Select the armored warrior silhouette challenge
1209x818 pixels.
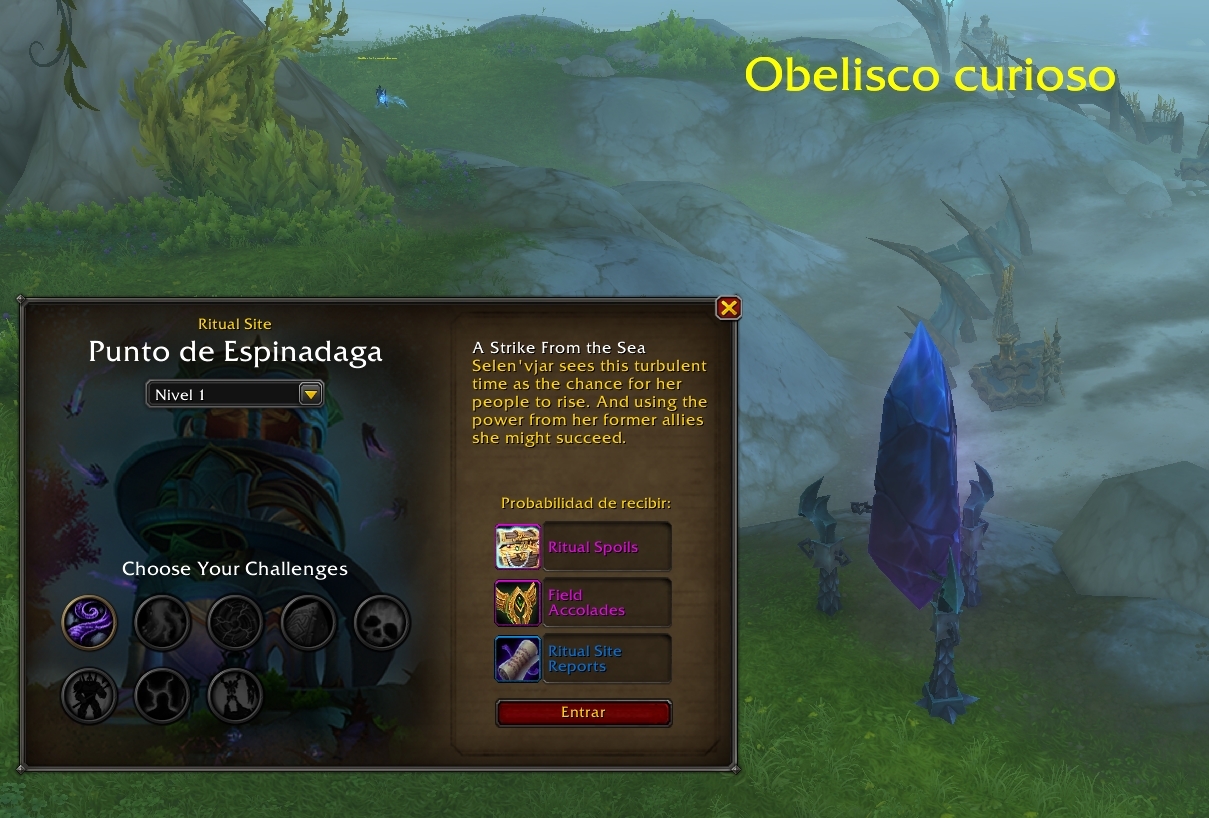(90, 694)
